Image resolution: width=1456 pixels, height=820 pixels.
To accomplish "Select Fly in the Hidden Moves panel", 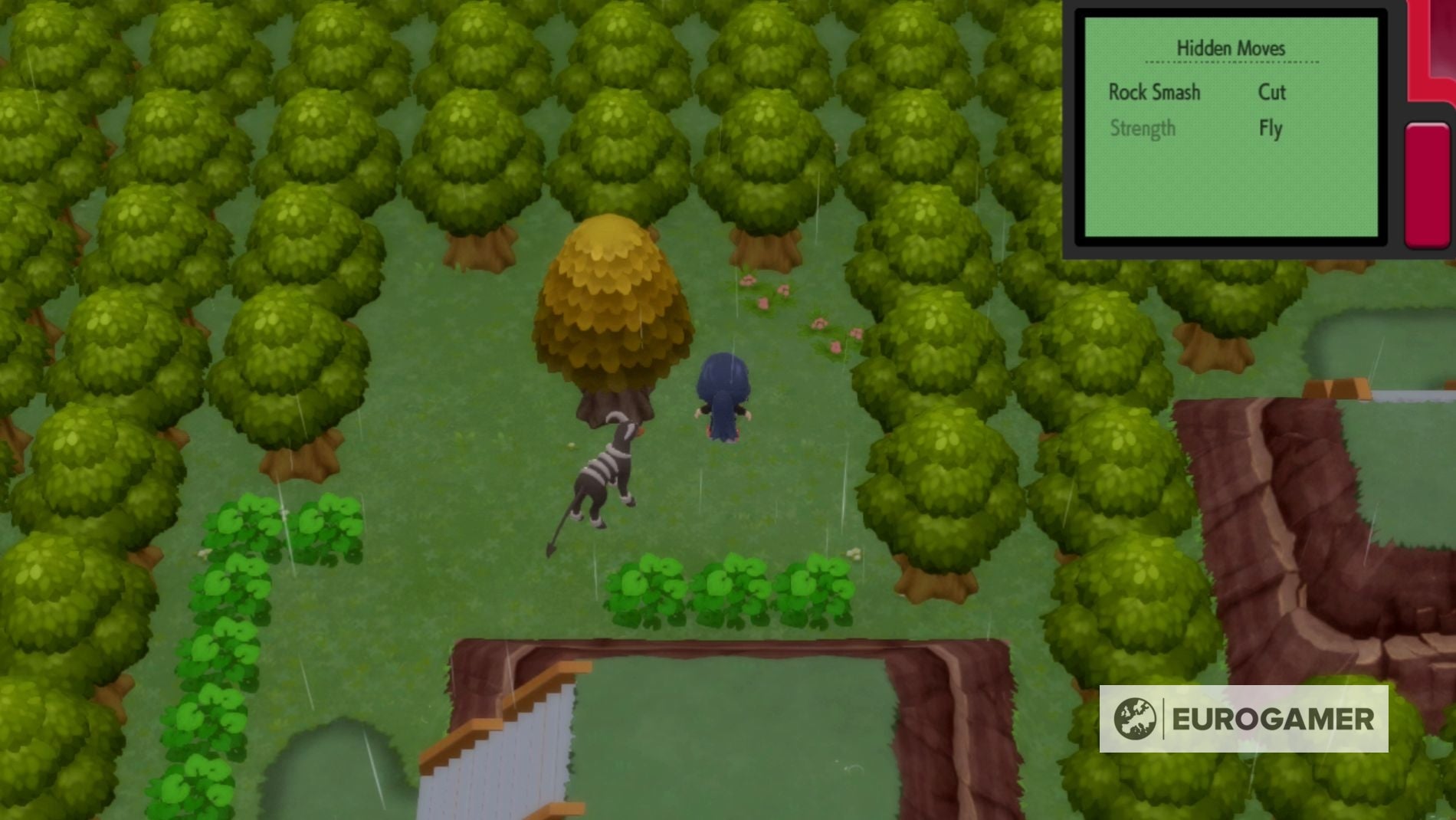I will pos(1271,129).
